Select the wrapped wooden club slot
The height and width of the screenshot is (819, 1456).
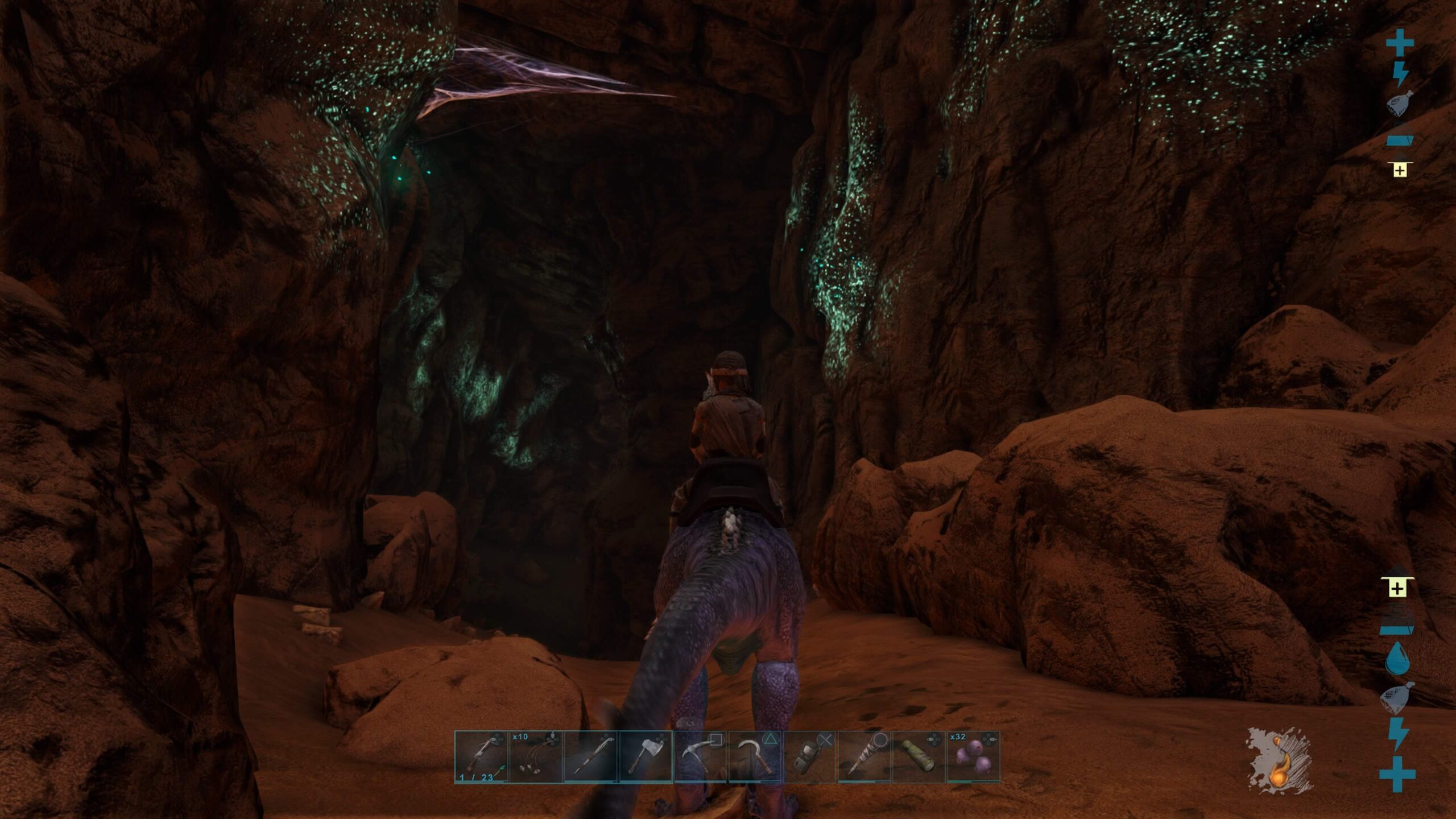(x=864, y=757)
